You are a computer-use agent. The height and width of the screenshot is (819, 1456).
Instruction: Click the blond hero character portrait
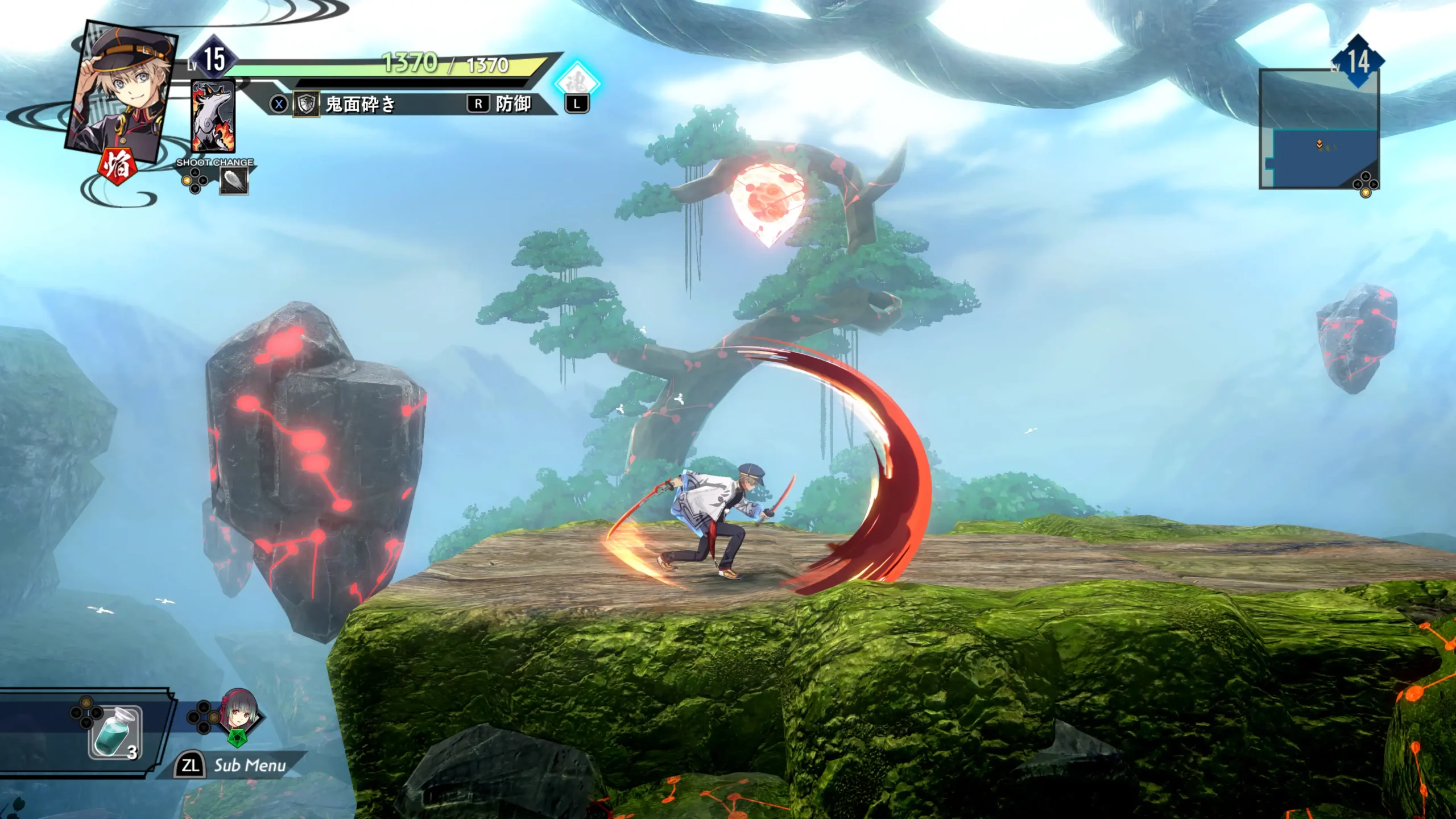tap(122, 91)
